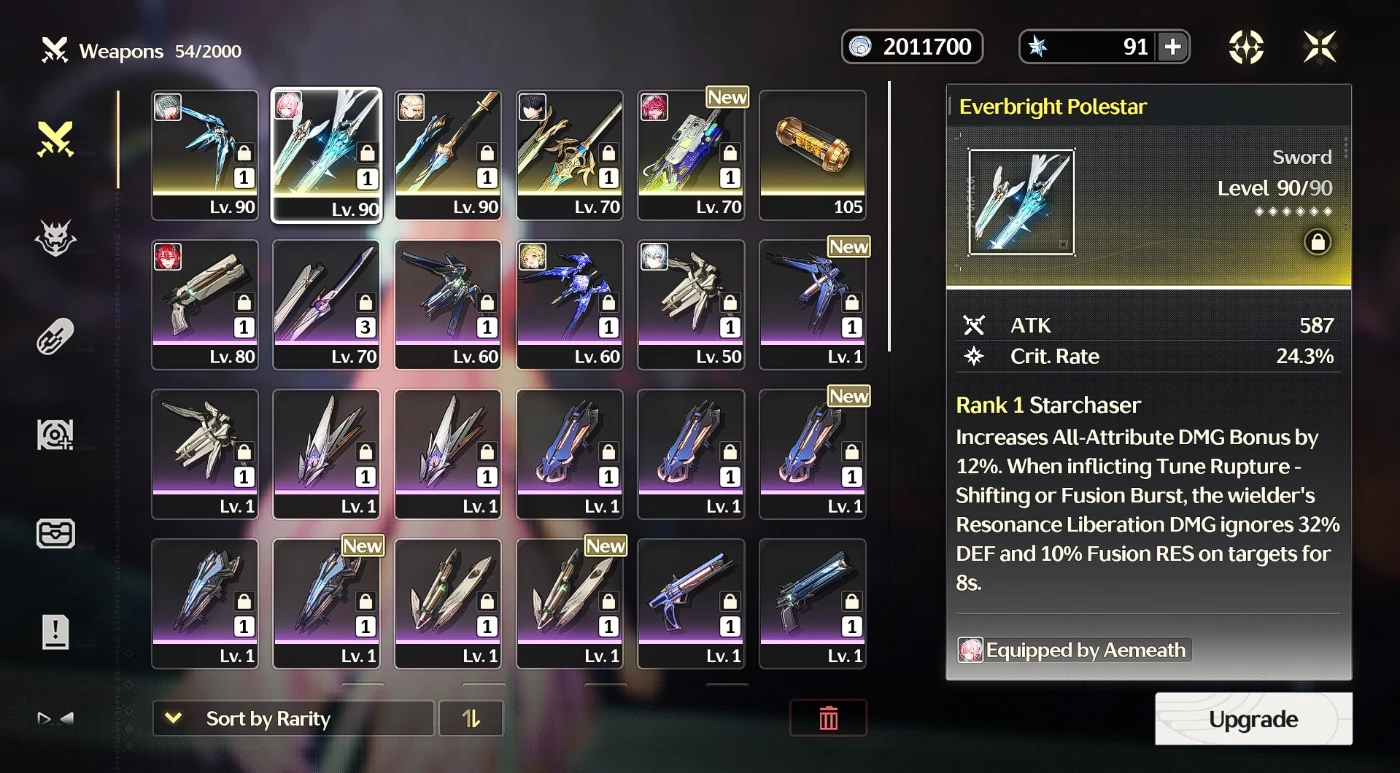Open the Sort by Rarity dropdown
Image resolution: width=1400 pixels, height=773 pixels.
pos(293,718)
